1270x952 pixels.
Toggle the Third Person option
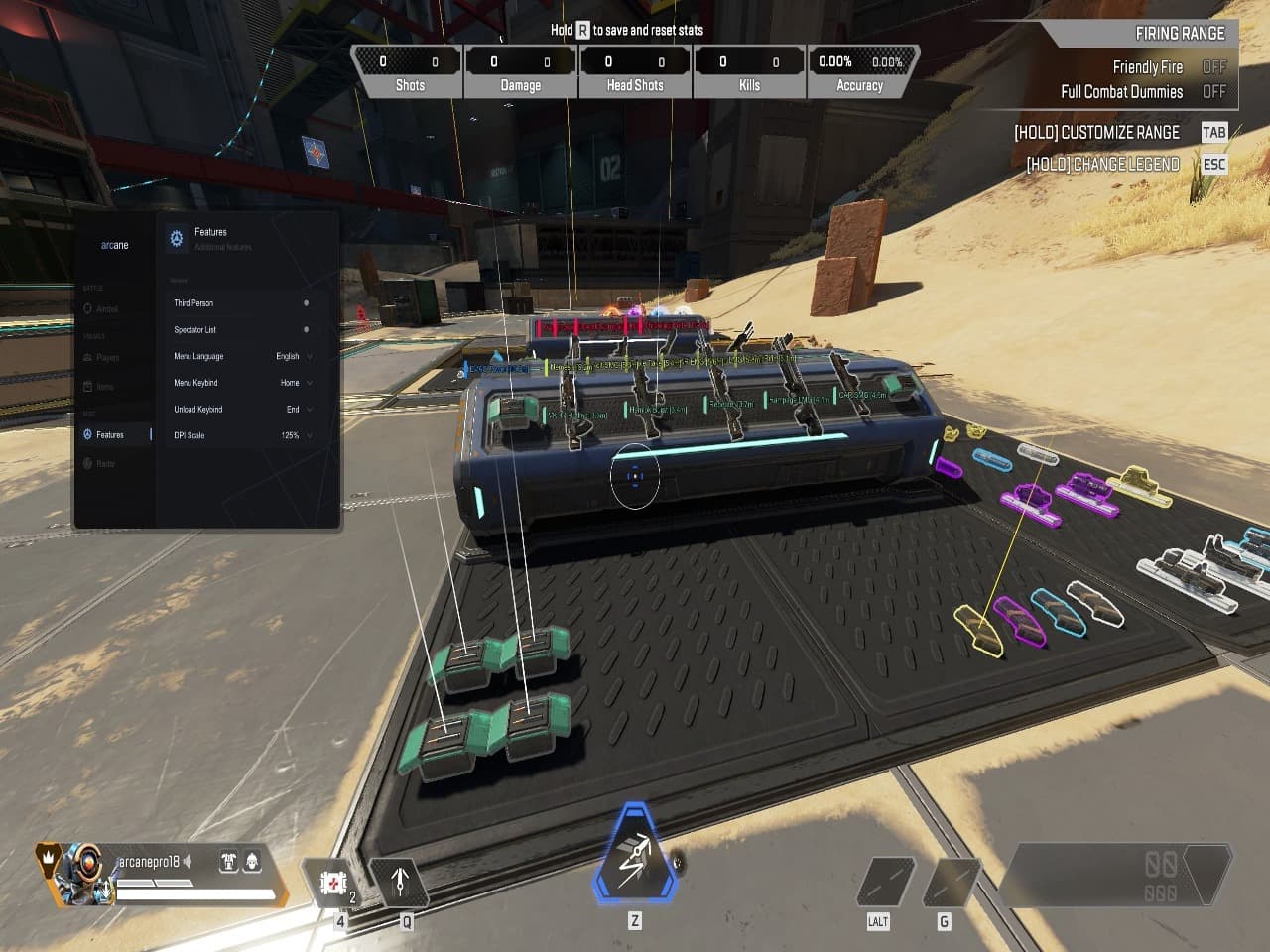click(306, 303)
